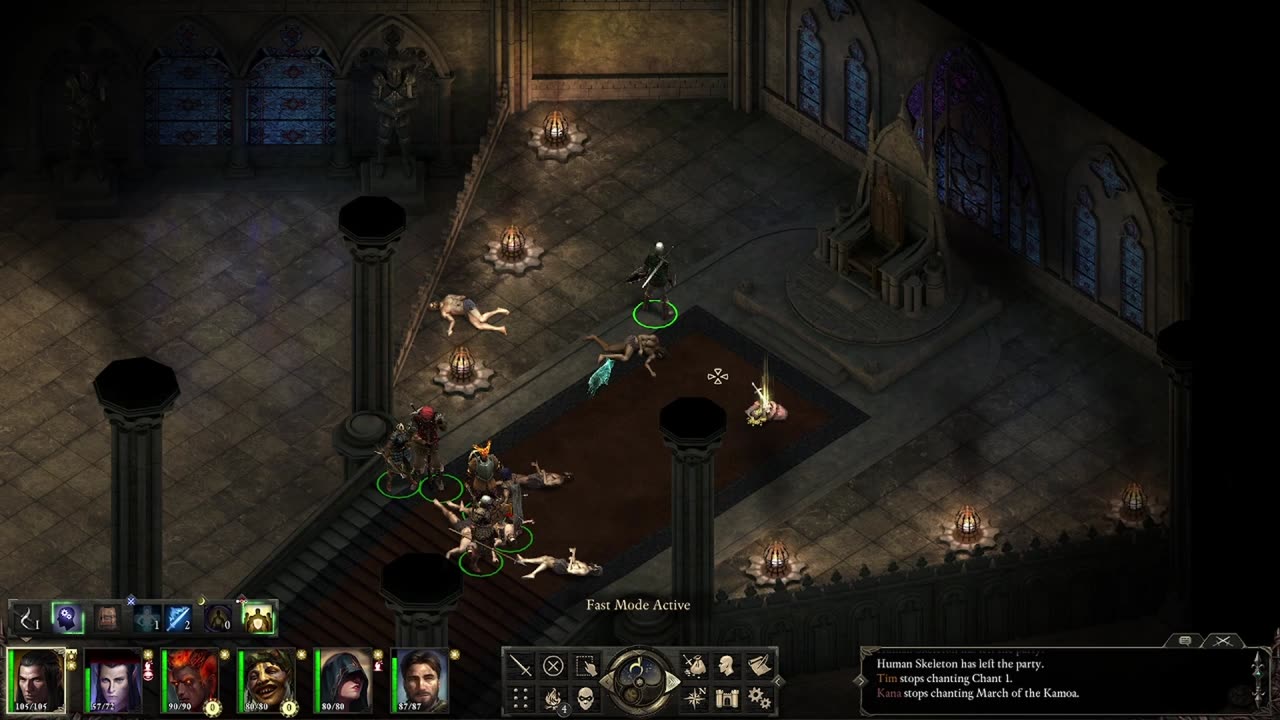Show the area map compass icon
This screenshot has height=720, width=1280.
(695, 697)
